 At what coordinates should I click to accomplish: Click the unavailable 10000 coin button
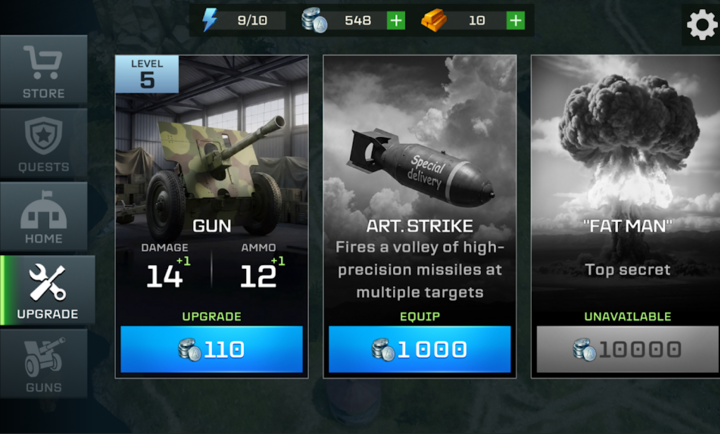click(x=627, y=349)
